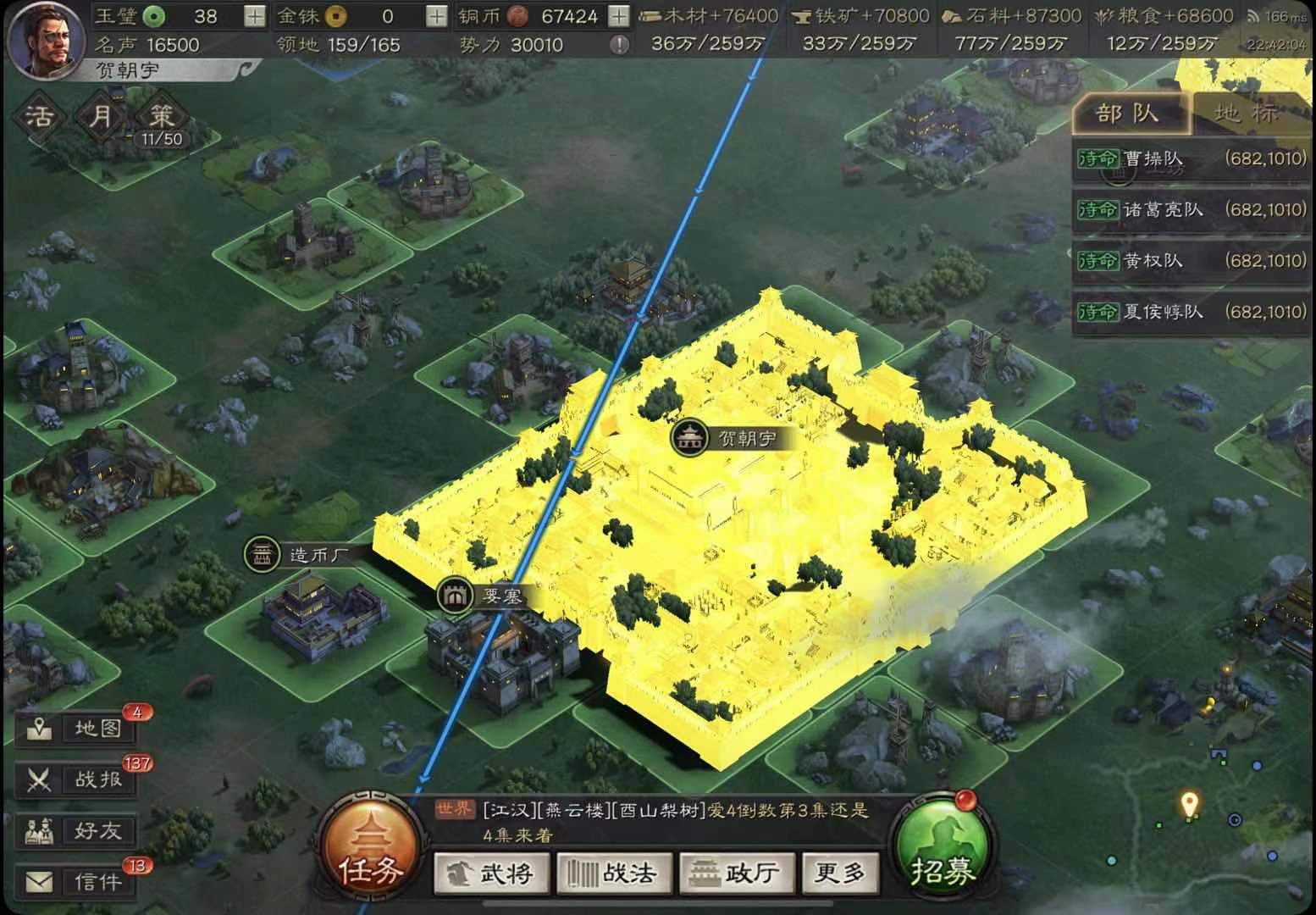Open the 信件 mail envelope icon
This screenshot has width=1316, height=915.
[x=78, y=882]
